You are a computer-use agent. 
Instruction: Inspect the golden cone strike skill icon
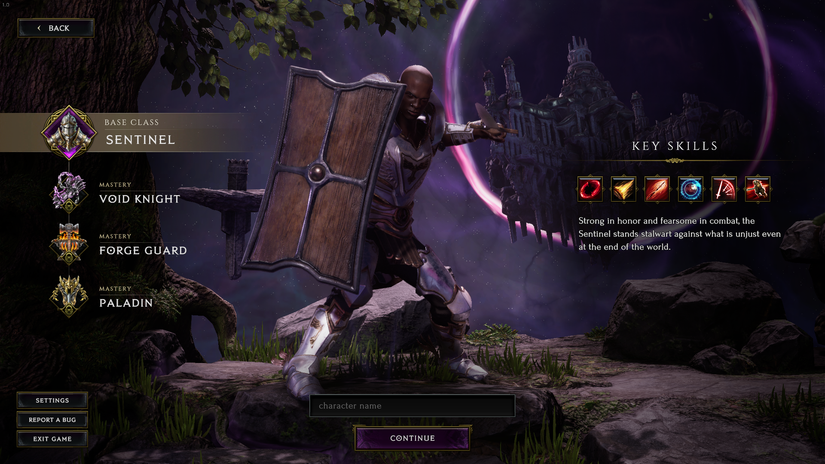624,188
